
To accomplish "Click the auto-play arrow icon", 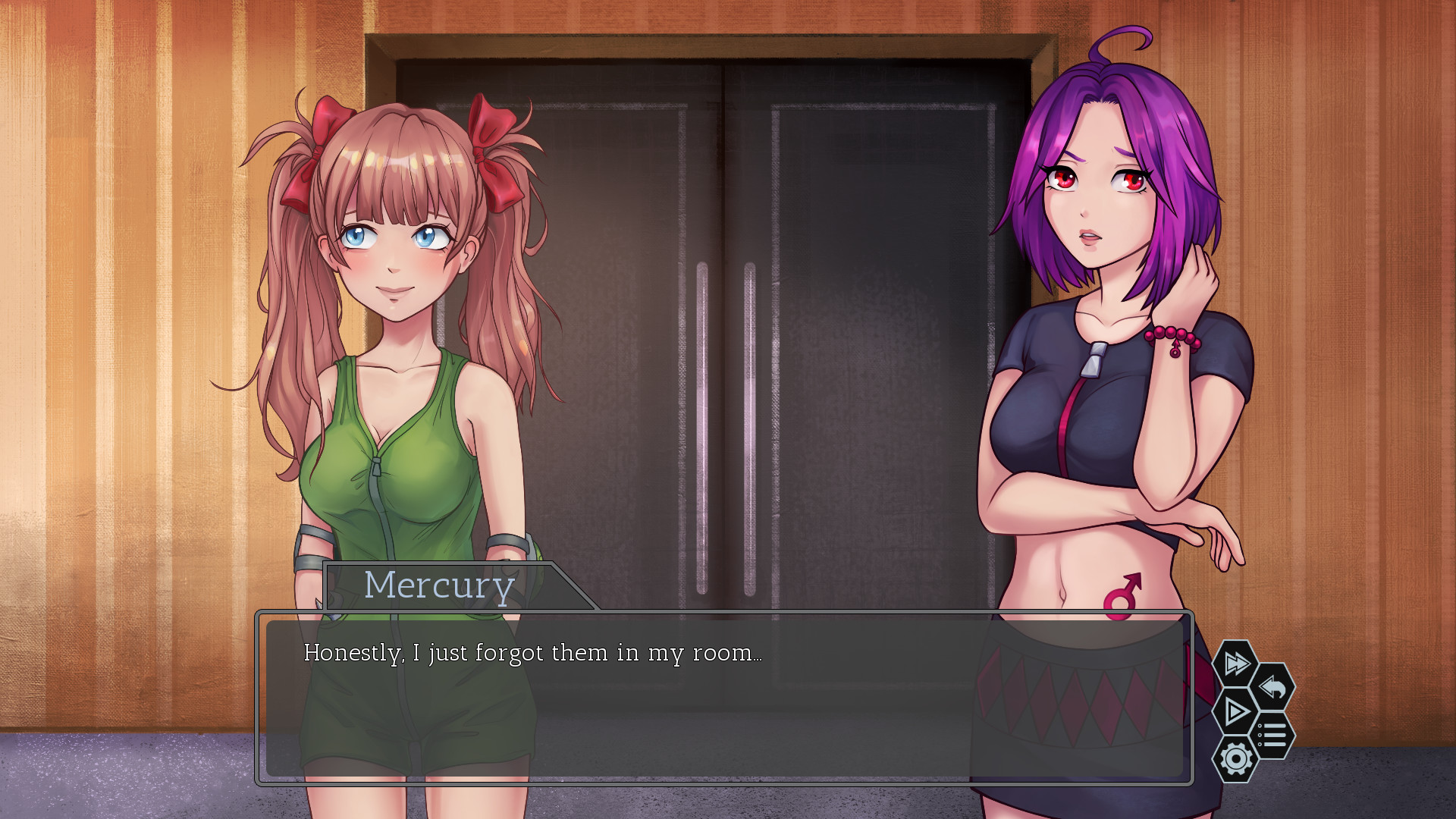I will pos(1235,711).
